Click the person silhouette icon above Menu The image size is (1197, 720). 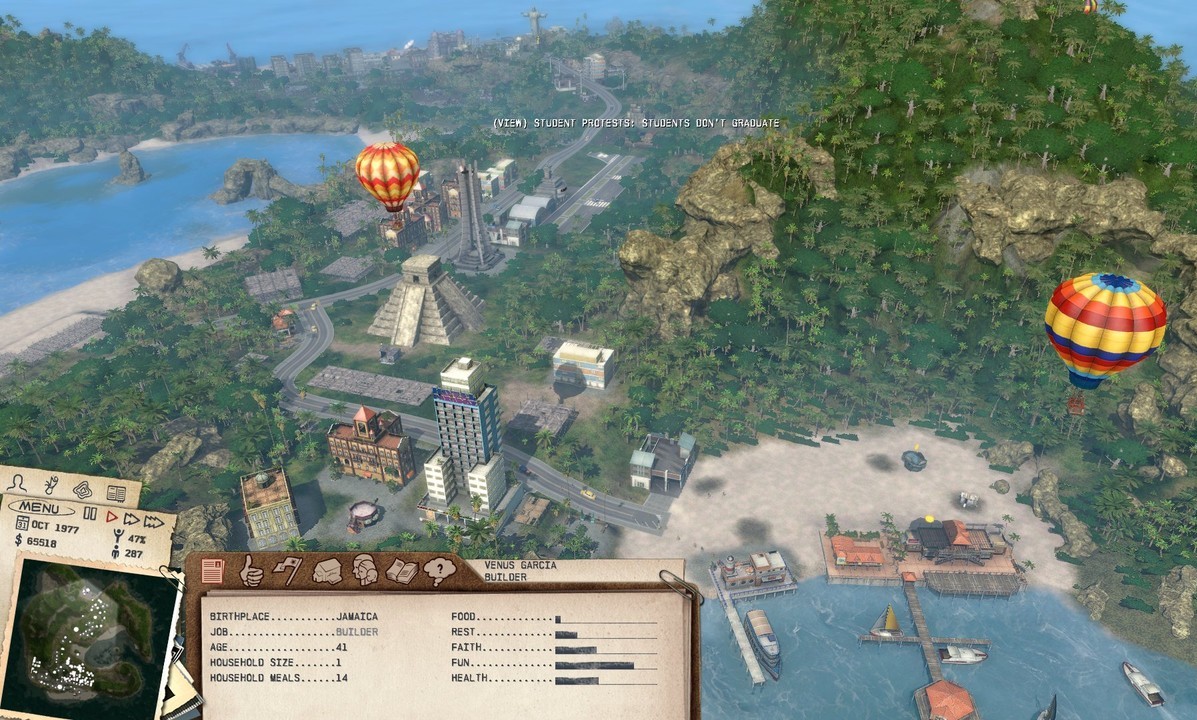pos(17,482)
